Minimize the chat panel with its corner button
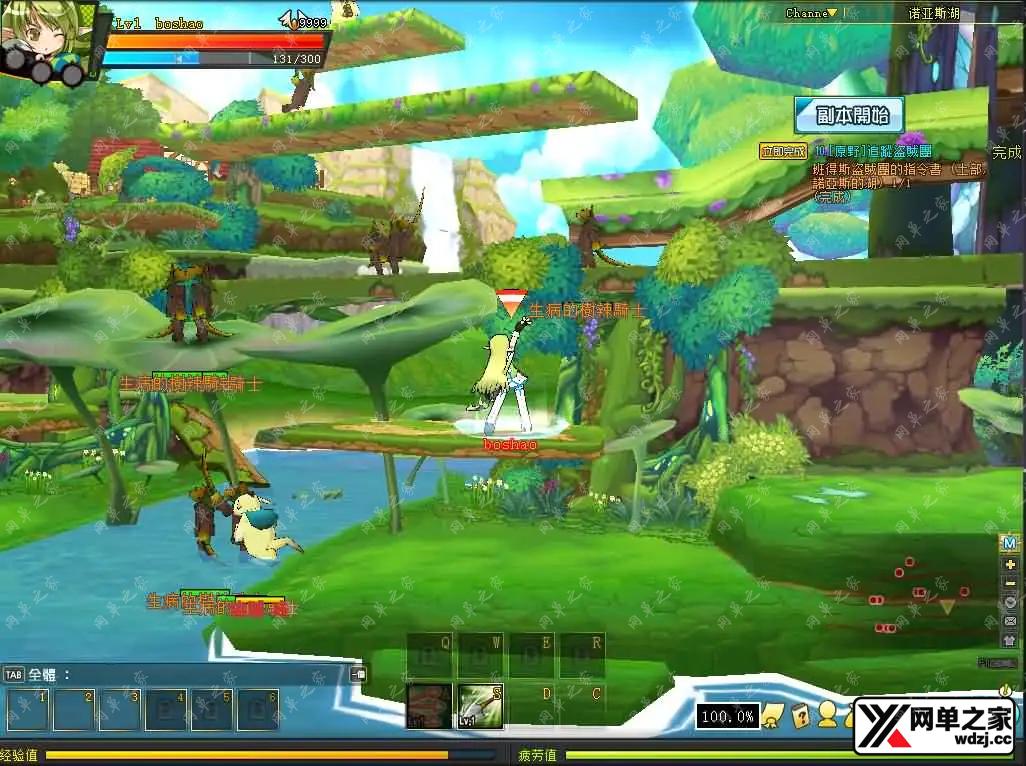 [x=358, y=674]
